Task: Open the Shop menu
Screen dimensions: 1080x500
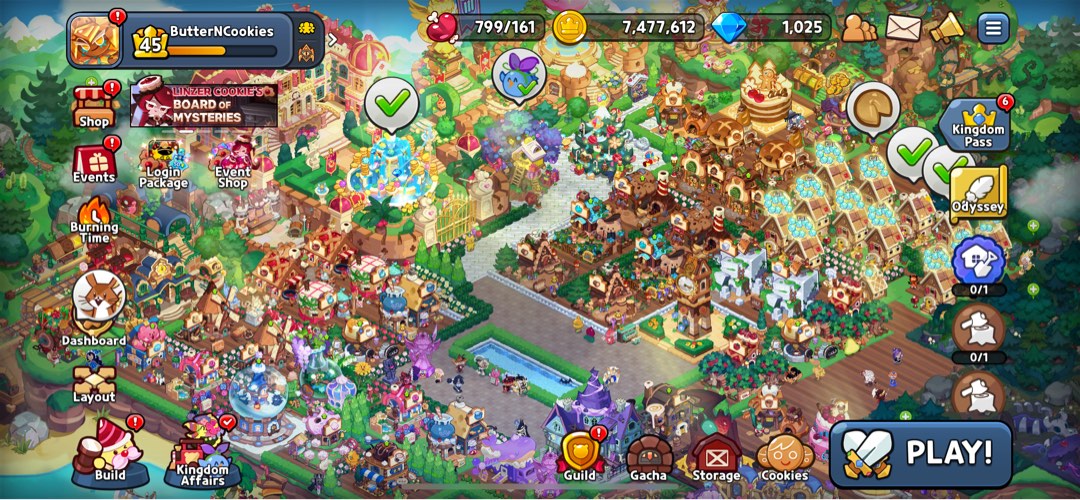Action: tap(93, 106)
